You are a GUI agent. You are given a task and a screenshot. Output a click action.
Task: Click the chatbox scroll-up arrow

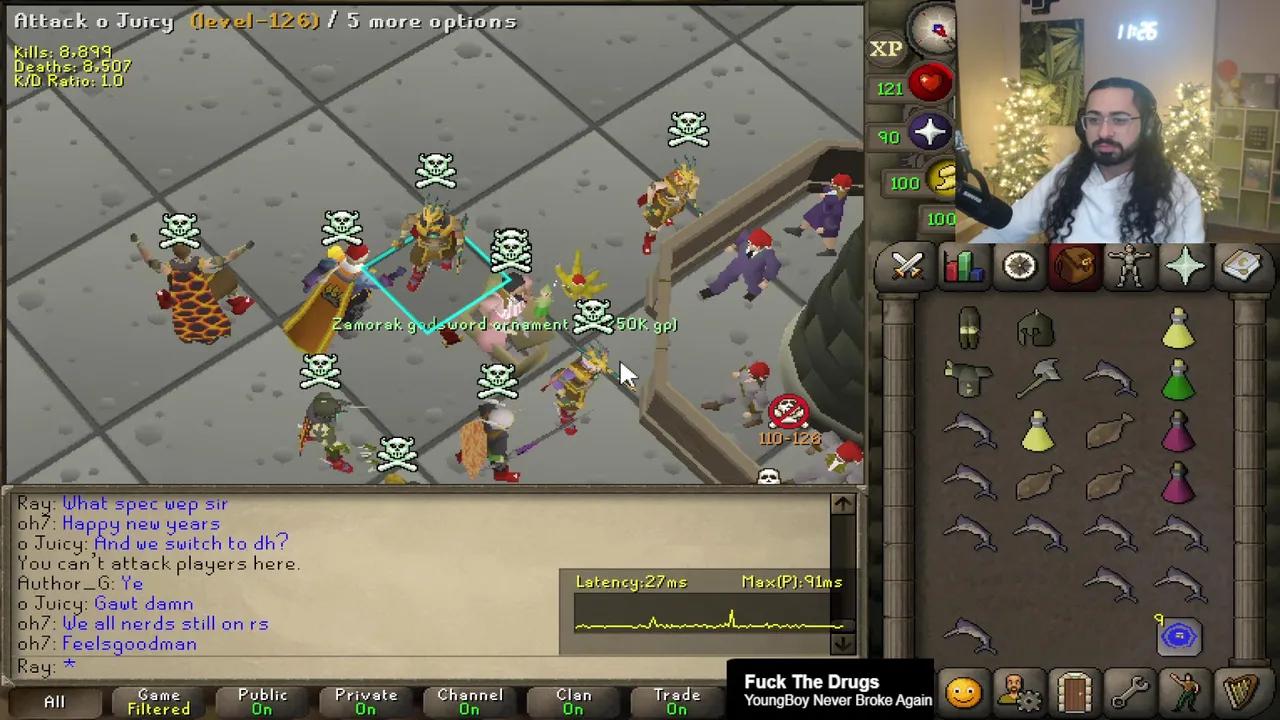point(842,504)
